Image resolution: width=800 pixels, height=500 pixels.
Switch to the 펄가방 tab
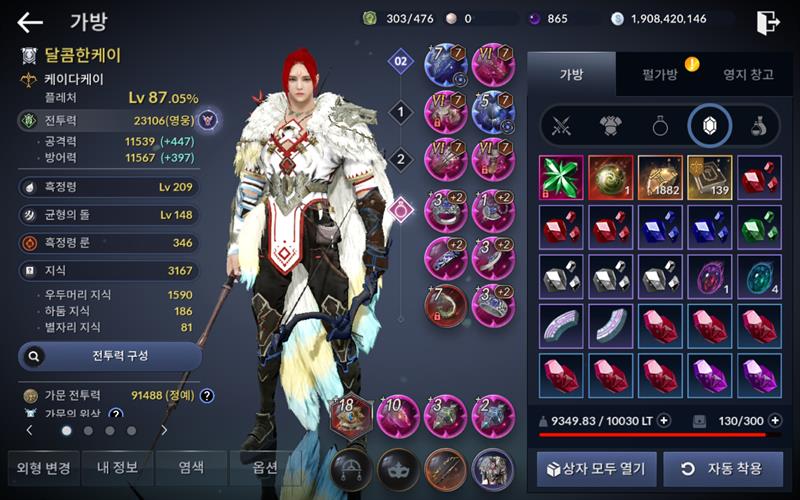658,73
